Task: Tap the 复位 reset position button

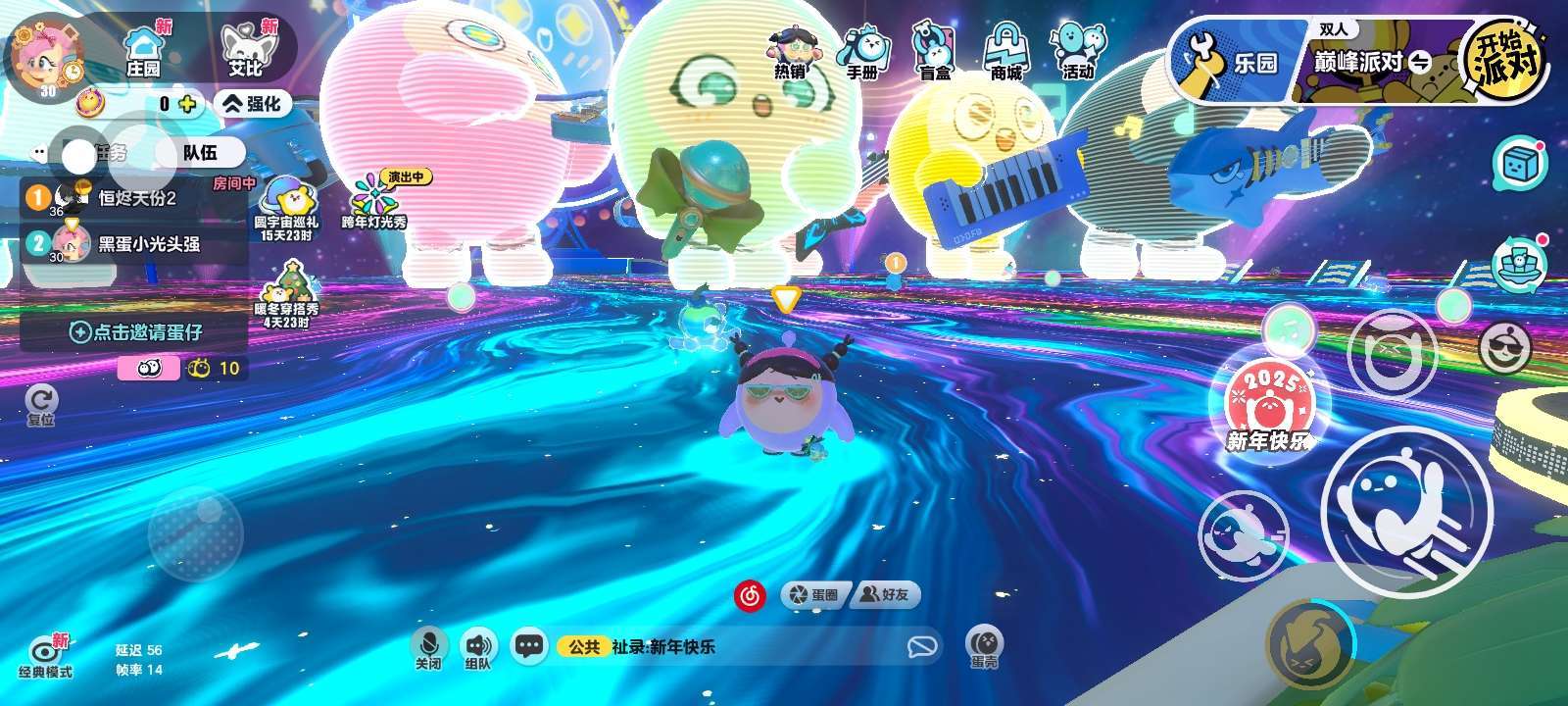Action: pos(41,403)
